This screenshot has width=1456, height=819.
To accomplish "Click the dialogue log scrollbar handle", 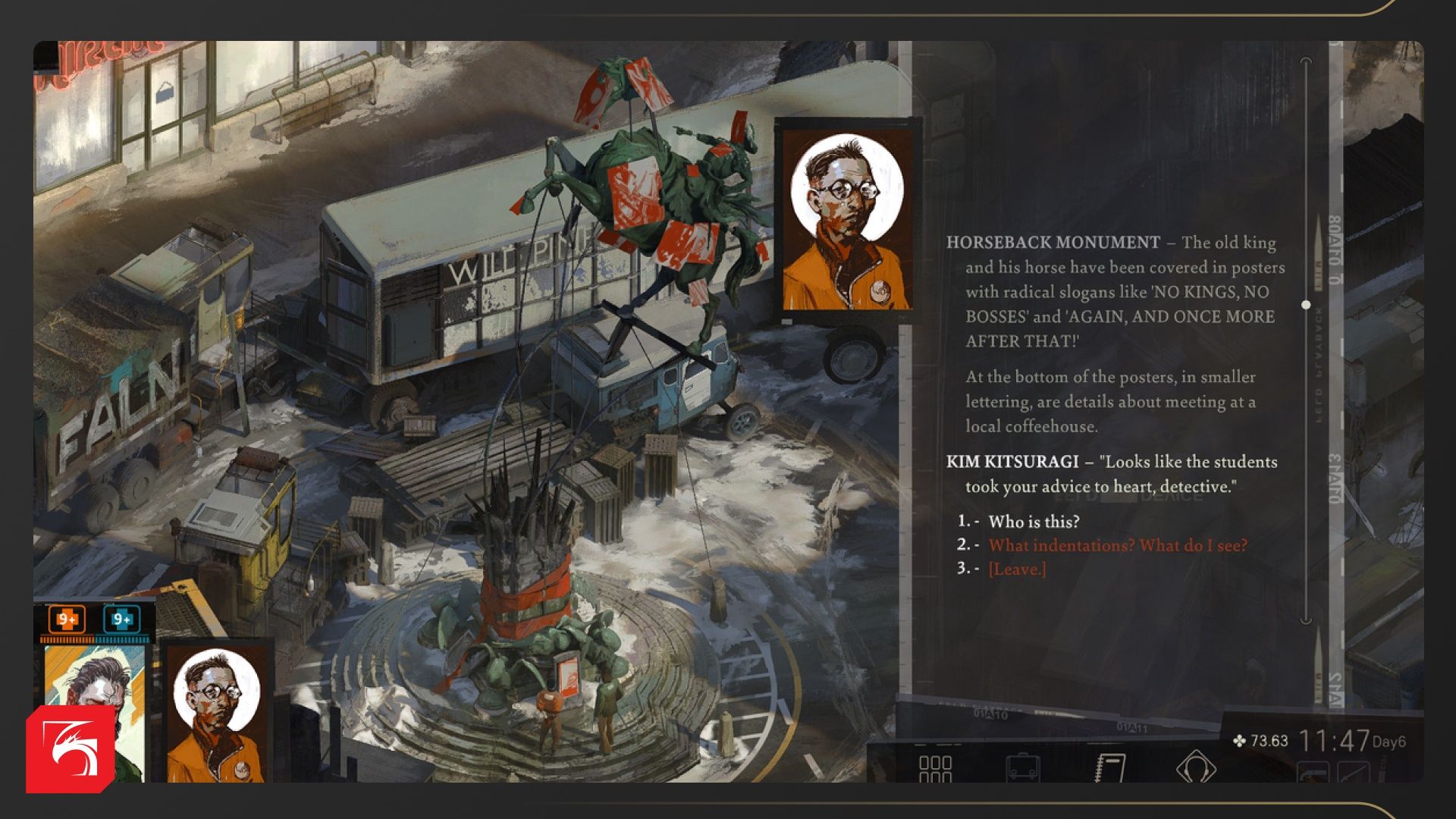I will click(x=1306, y=305).
